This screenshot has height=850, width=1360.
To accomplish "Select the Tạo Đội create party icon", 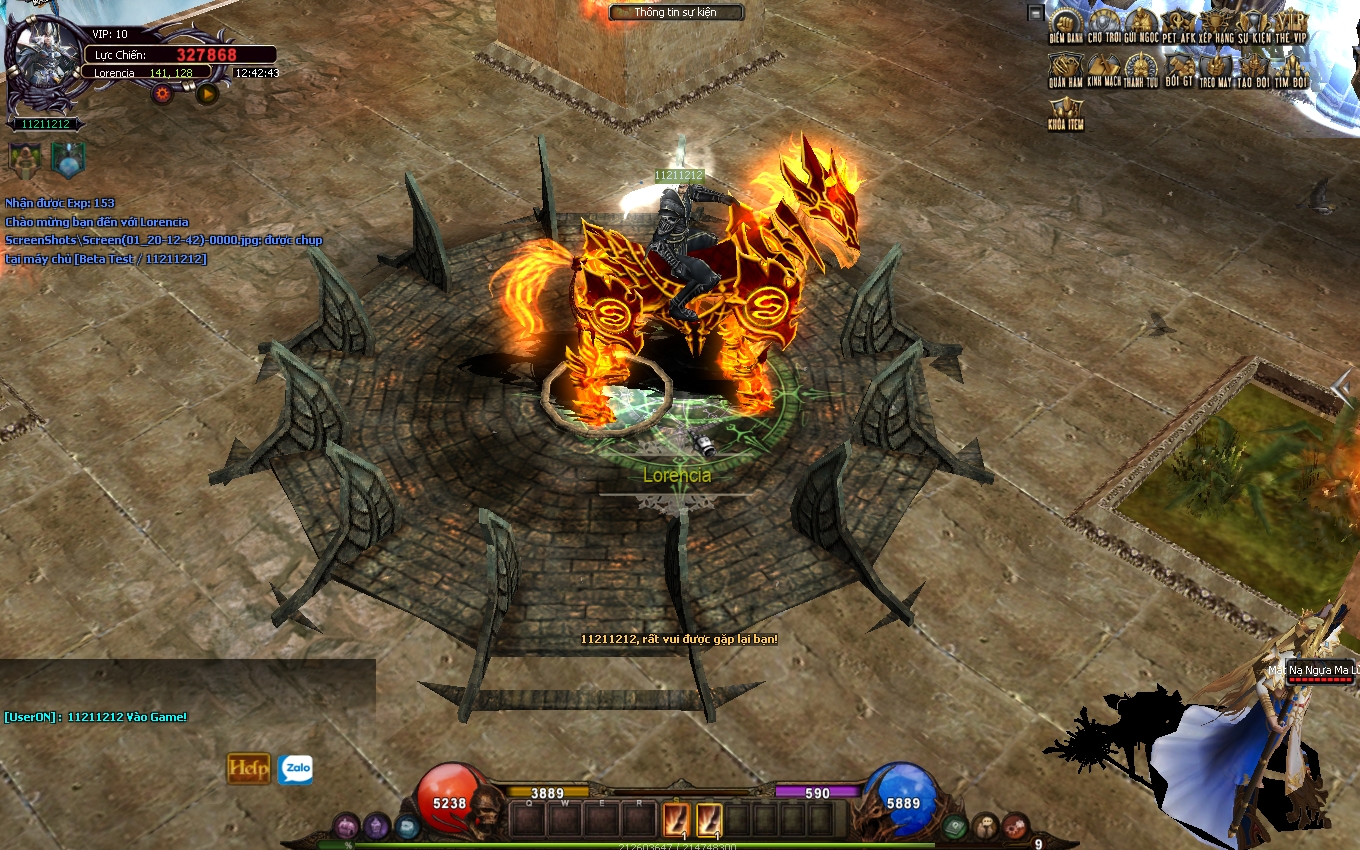I will tap(1254, 68).
